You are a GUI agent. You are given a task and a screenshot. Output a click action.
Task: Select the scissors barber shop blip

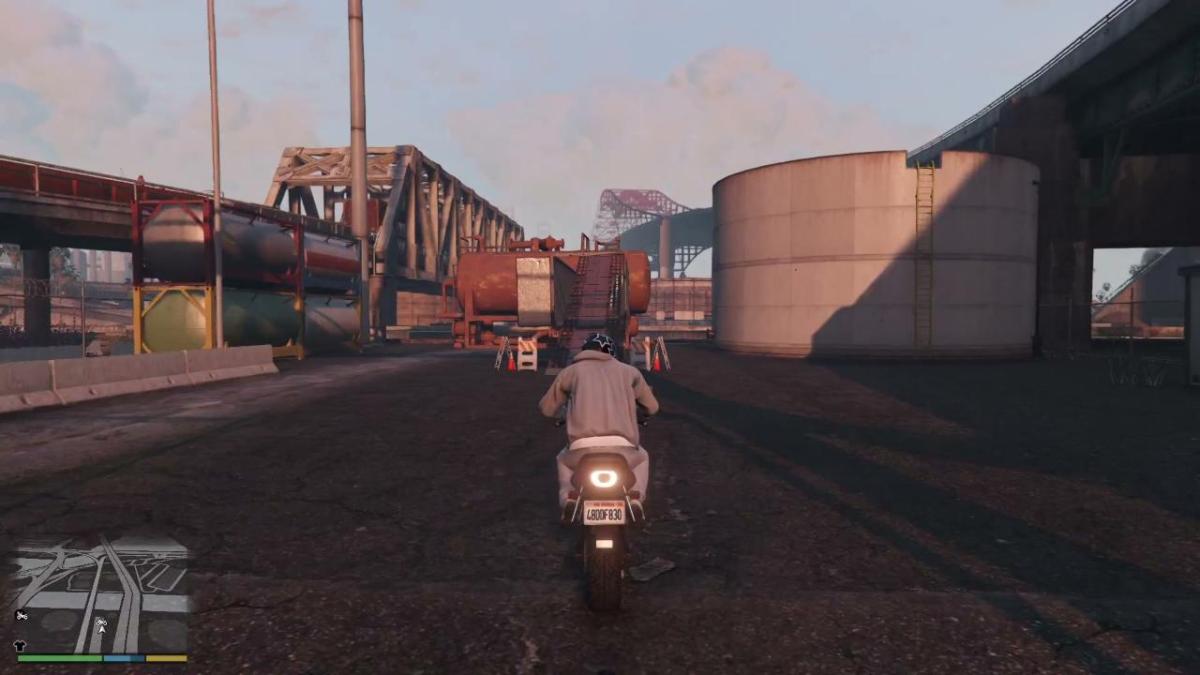pyautogui.click(x=22, y=615)
